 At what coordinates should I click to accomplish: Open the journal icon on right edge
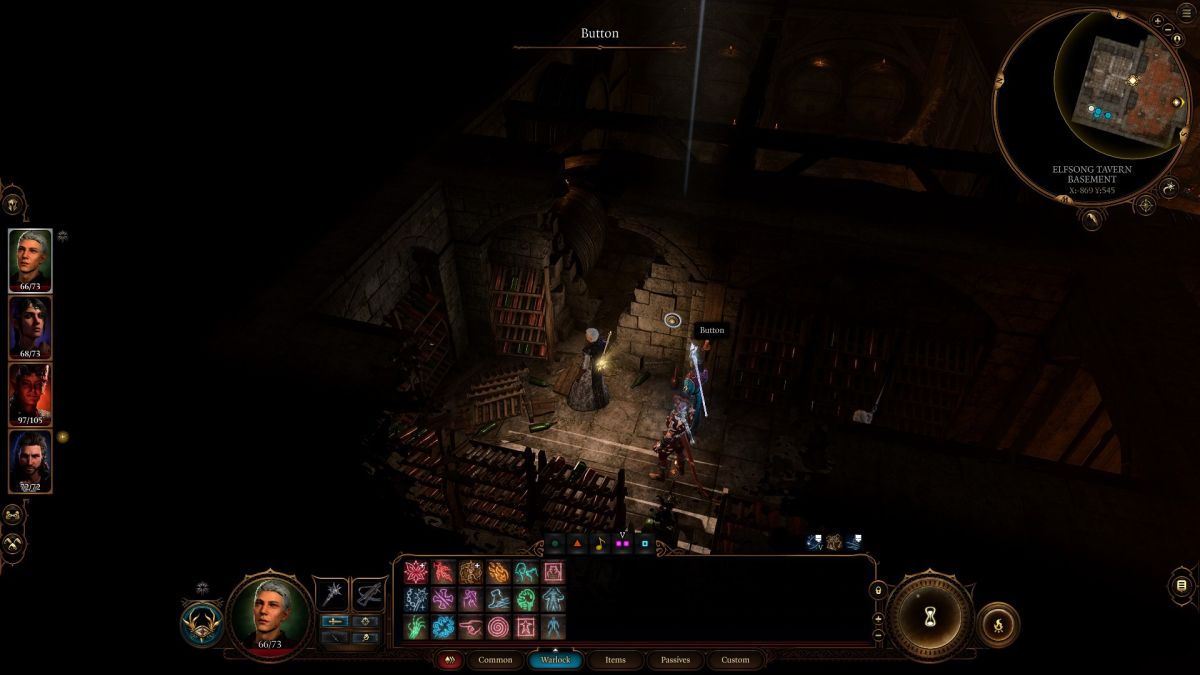pyautogui.click(x=1181, y=586)
